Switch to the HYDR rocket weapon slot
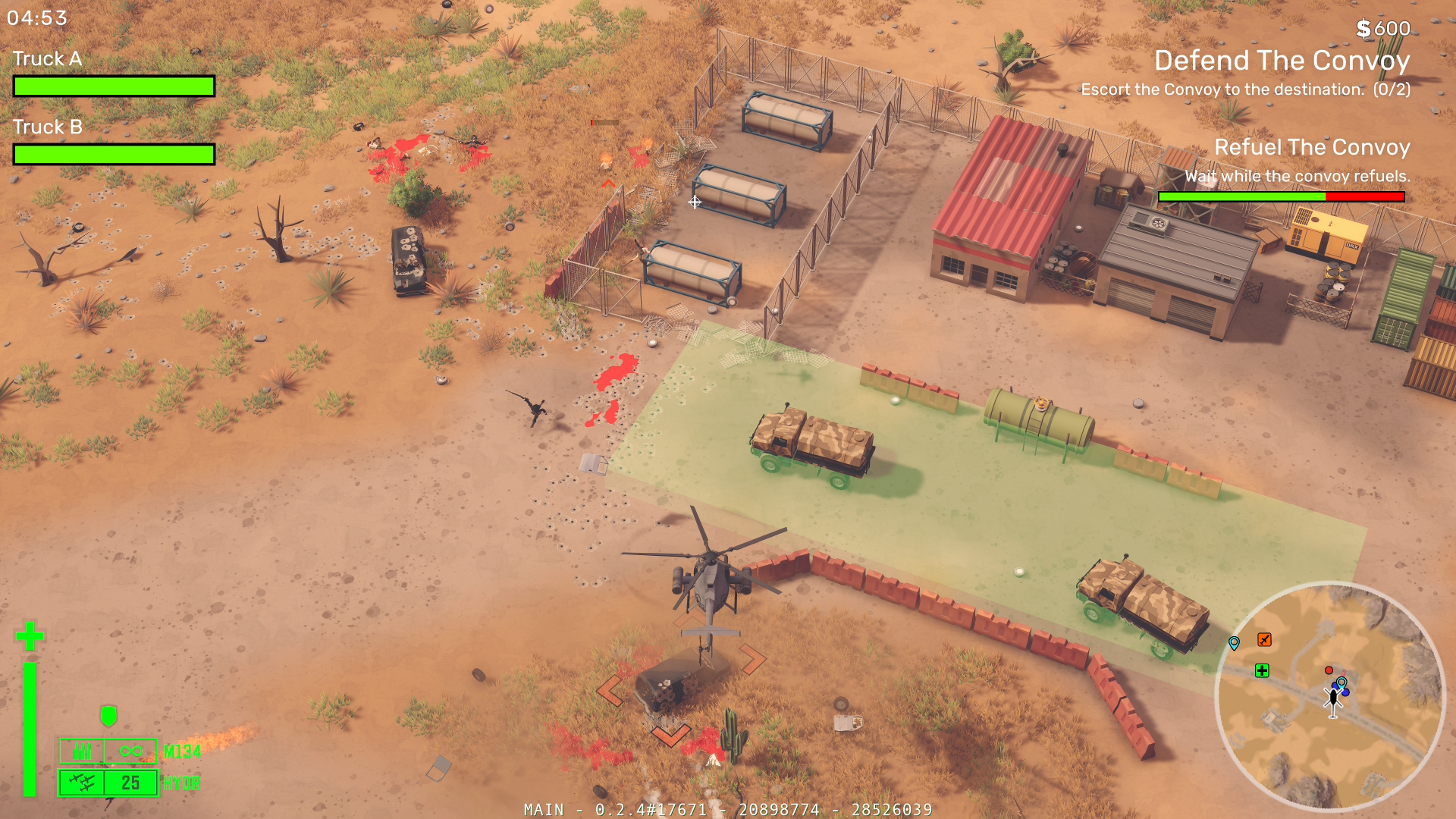Screen dimensions: 1456x819 coord(108,783)
